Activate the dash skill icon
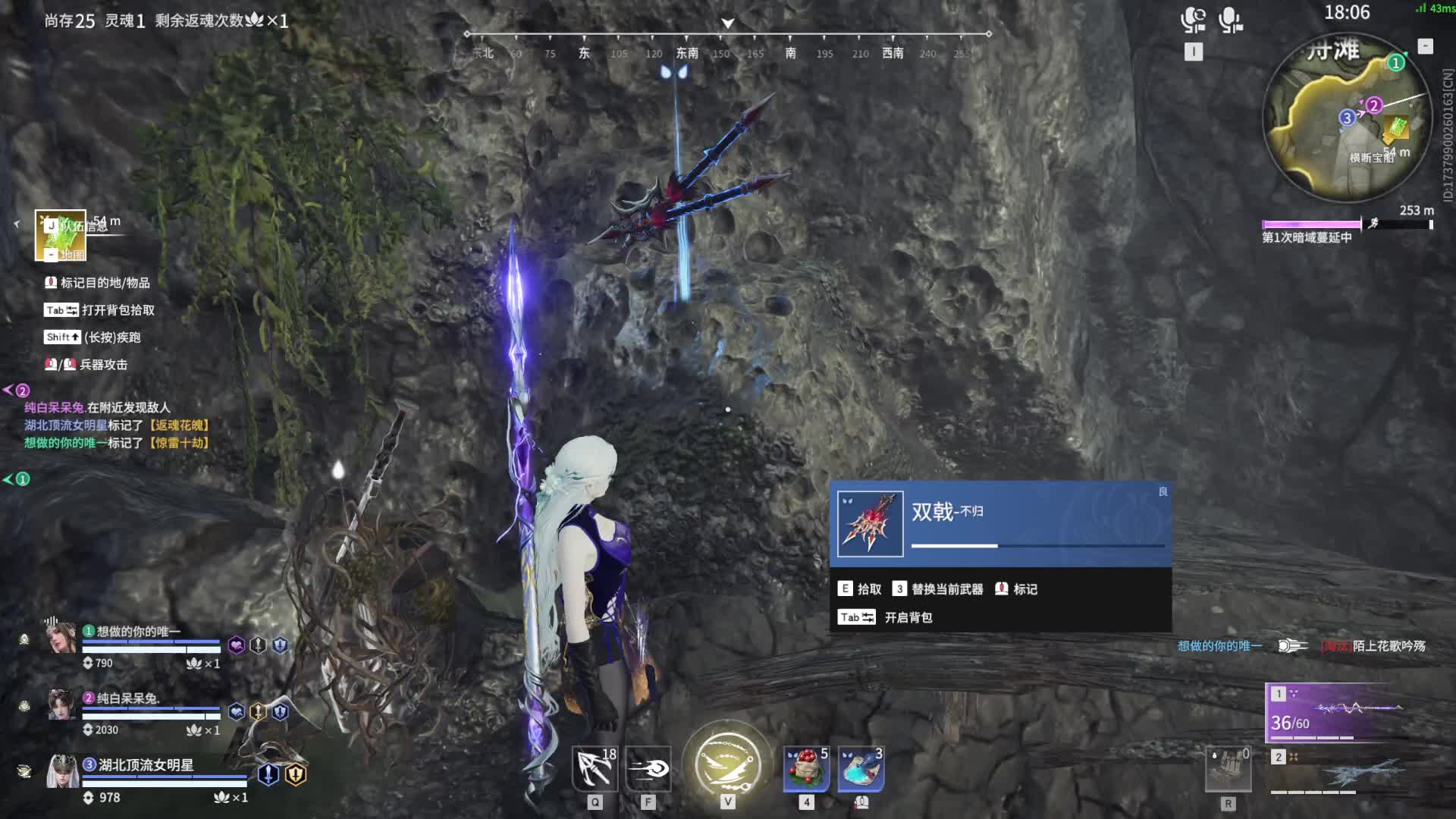 click(x=648, y=768)
